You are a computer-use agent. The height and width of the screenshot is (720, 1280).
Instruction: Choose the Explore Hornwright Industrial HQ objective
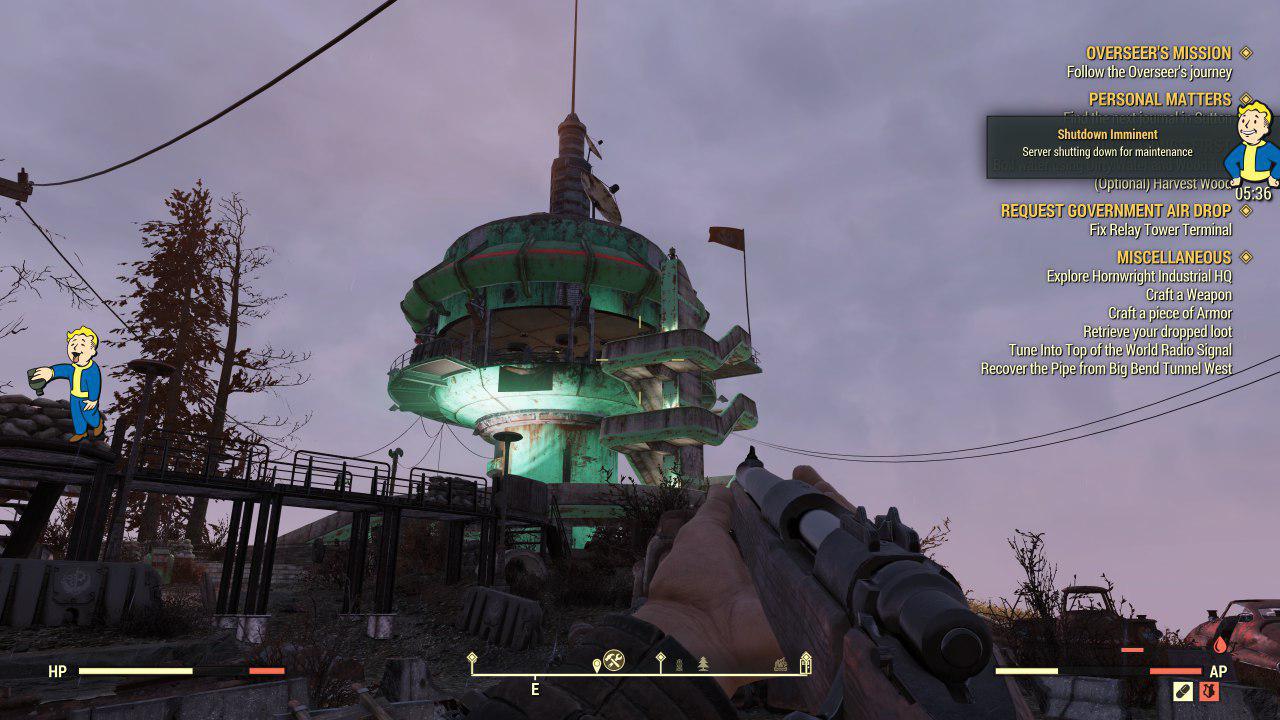[x=1139, y=276]
